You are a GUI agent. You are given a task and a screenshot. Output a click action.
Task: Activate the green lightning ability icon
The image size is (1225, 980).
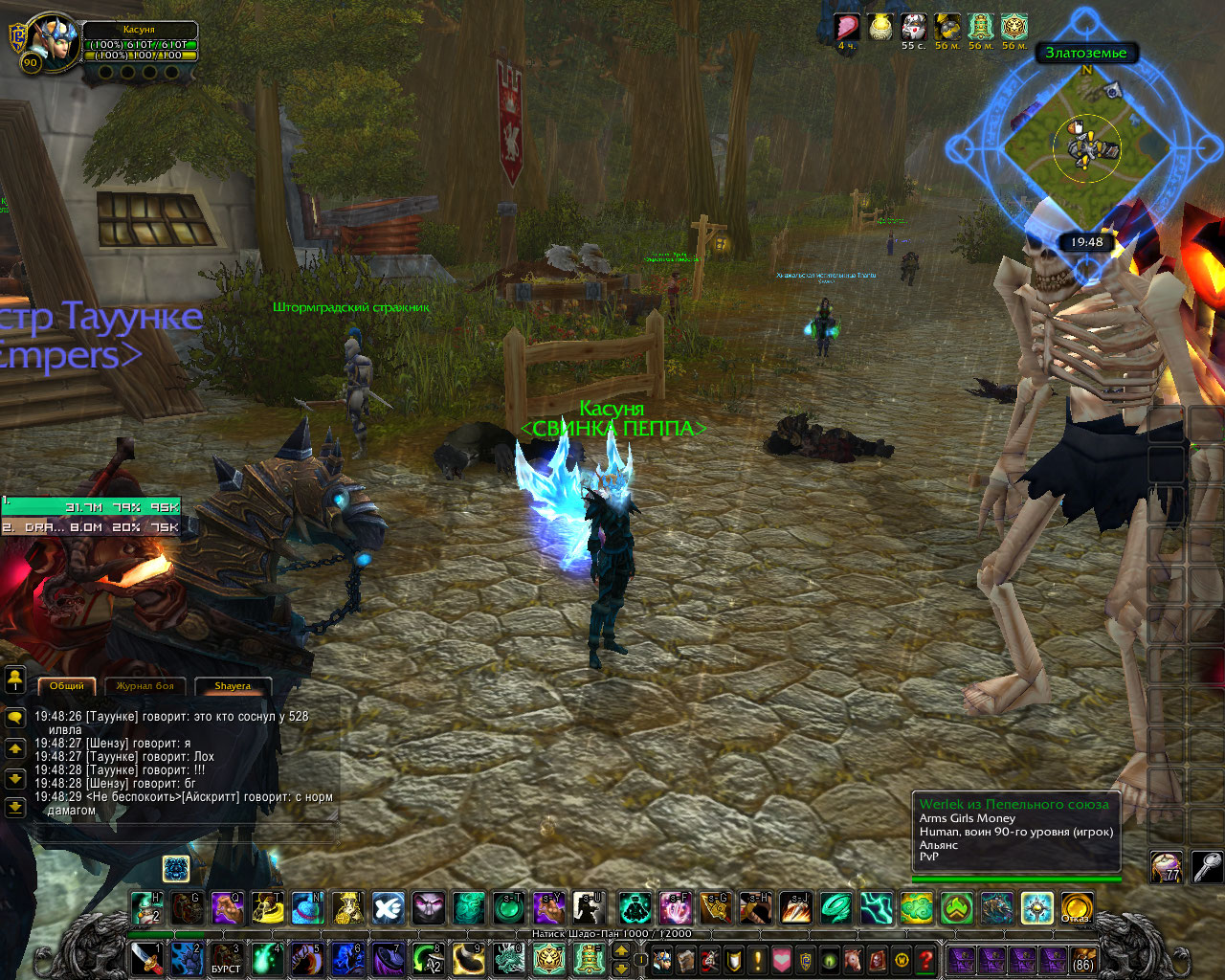click(876, 907)
